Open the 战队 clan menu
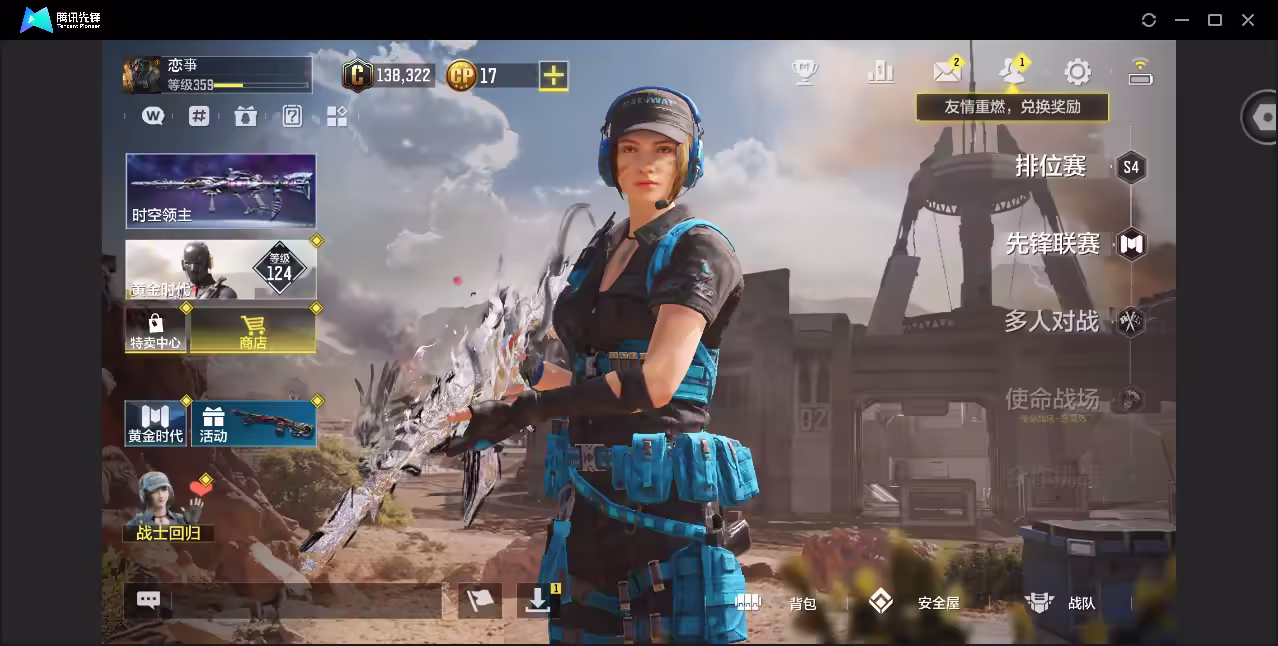 [x=1061, y=603]
